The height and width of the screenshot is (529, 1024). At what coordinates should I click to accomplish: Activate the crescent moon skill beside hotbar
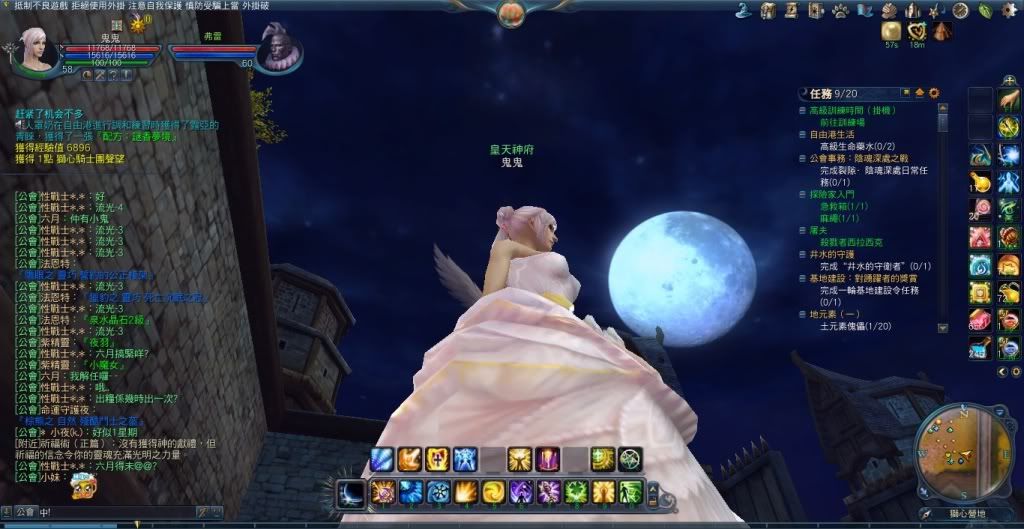350,492
